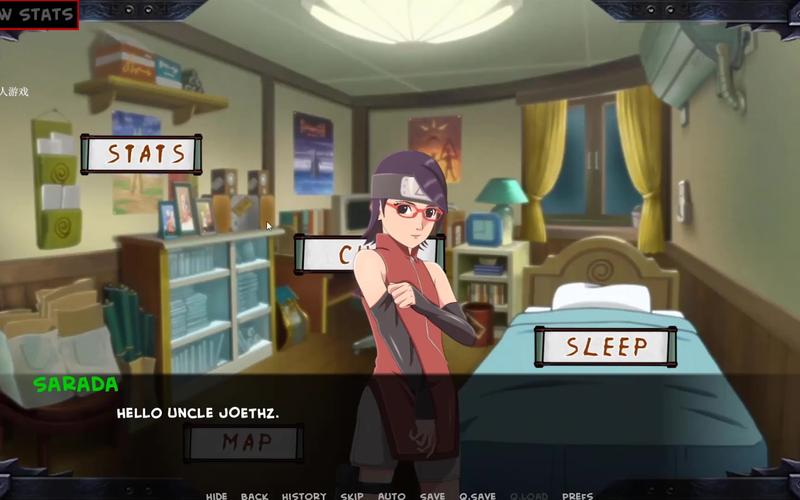
Task: Activate Skip mode
Action: point(352,495)
